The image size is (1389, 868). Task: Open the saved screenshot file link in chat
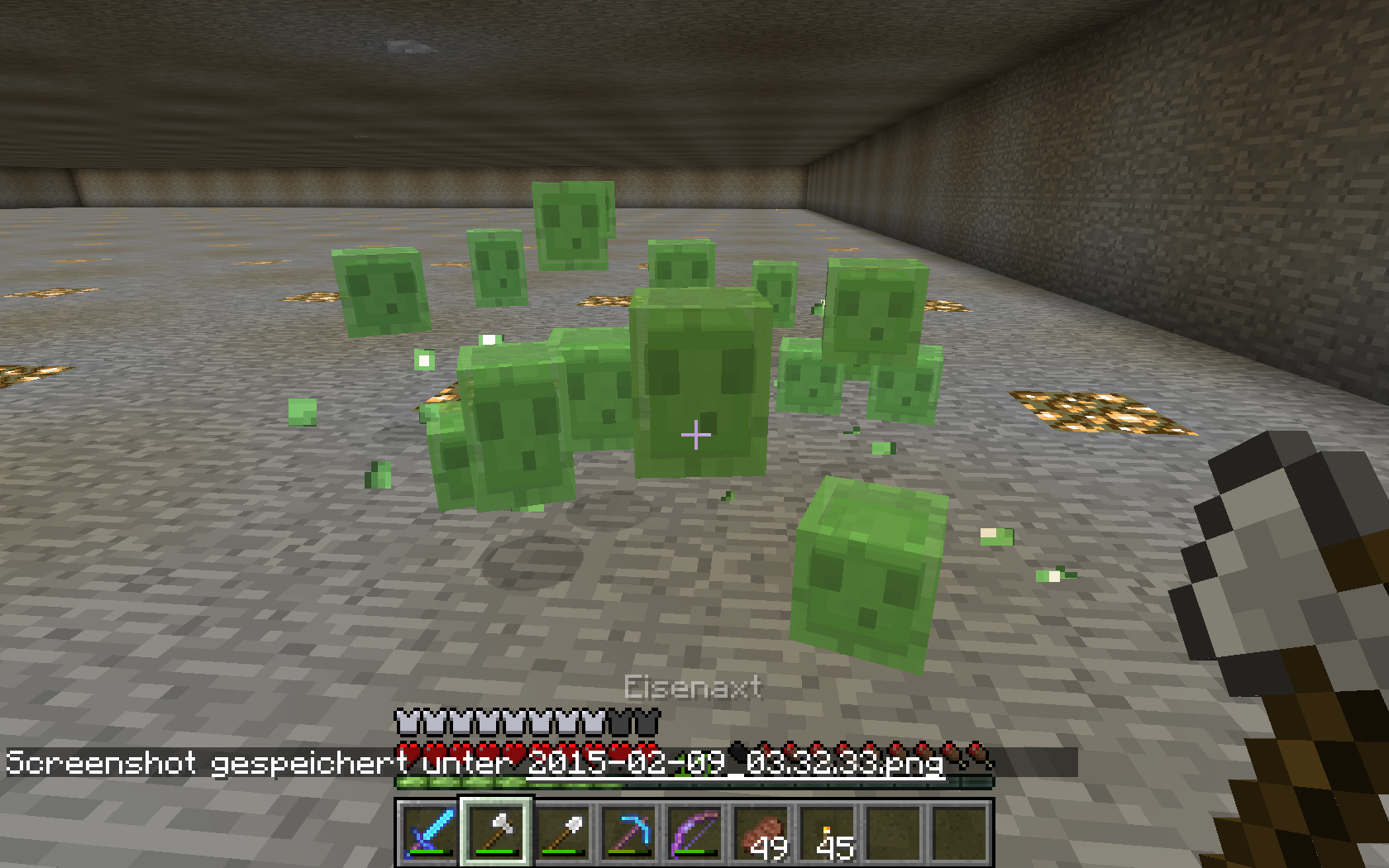[x=735, y=762]
